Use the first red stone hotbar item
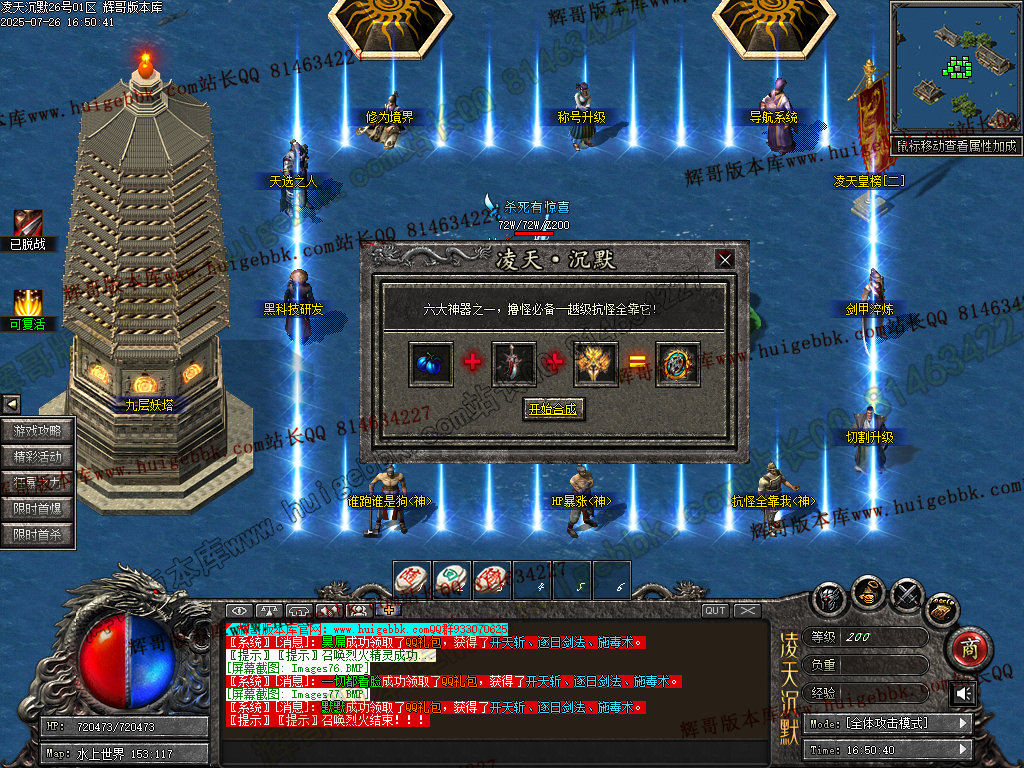The width and height of the screenshot is (1024, 768). tap(412, 578)
